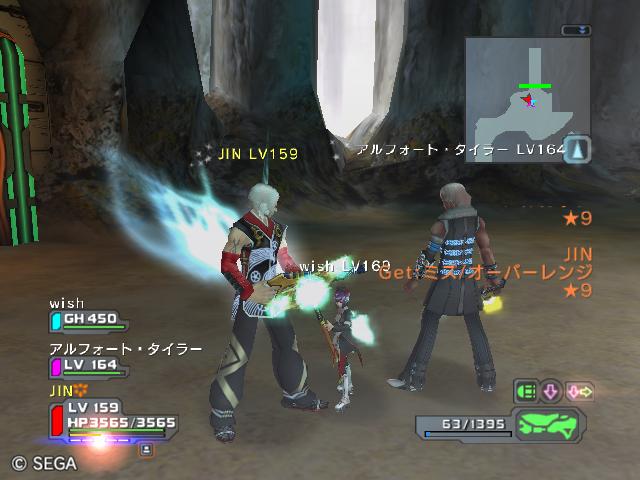This screenshot has width=640, height=480.
Task: Select party member wish's GH 450 panel
Action: (x=90, y=320)
